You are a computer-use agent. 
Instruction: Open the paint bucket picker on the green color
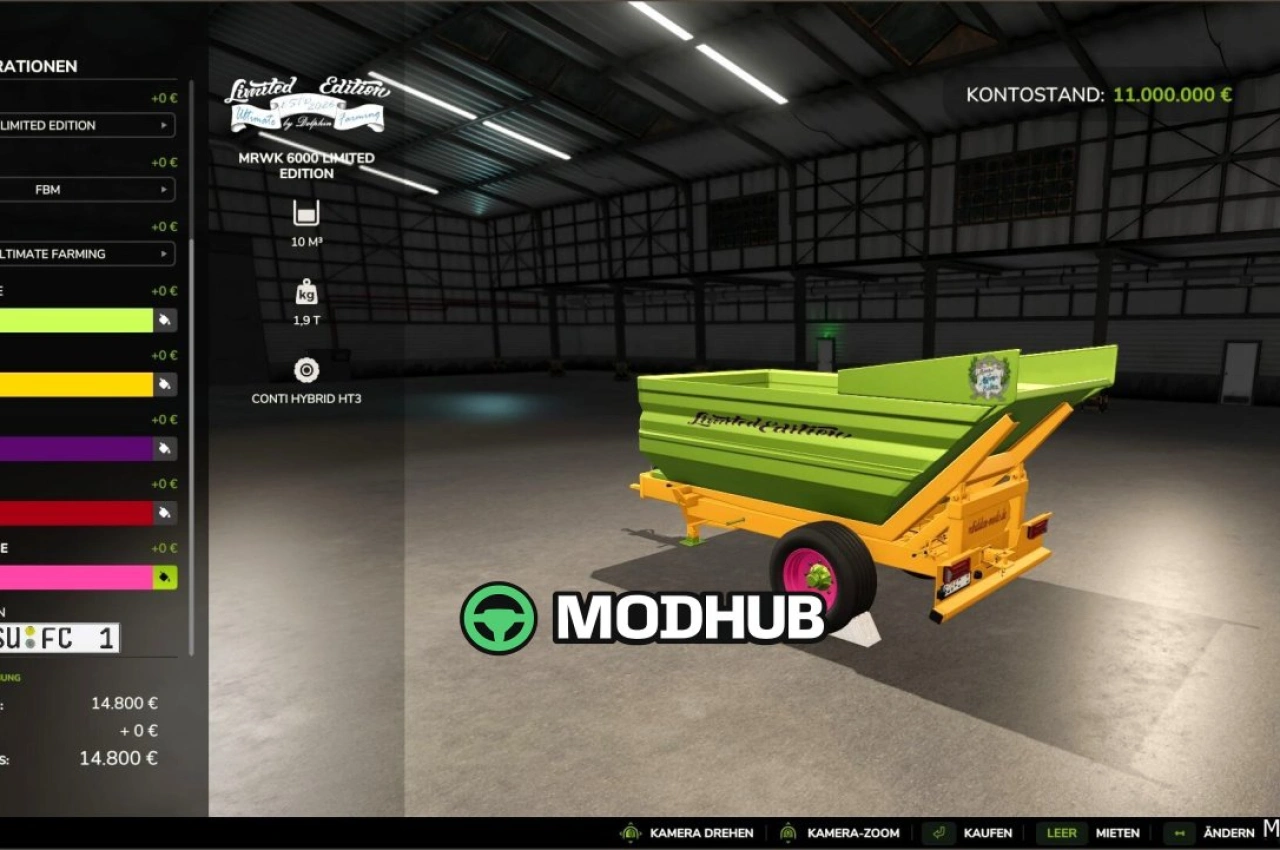(166, 320)
